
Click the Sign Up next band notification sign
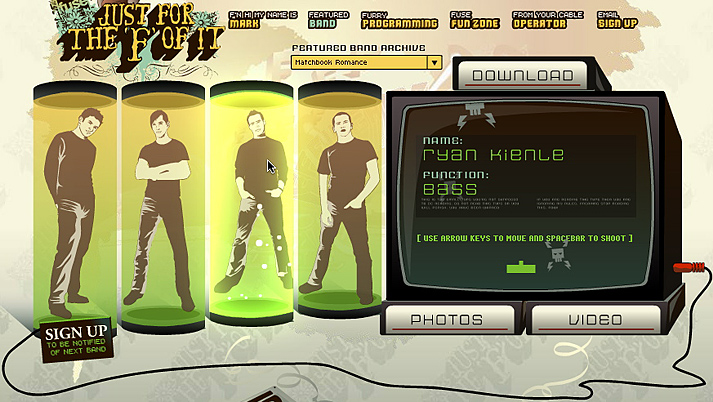pos(76,338)
